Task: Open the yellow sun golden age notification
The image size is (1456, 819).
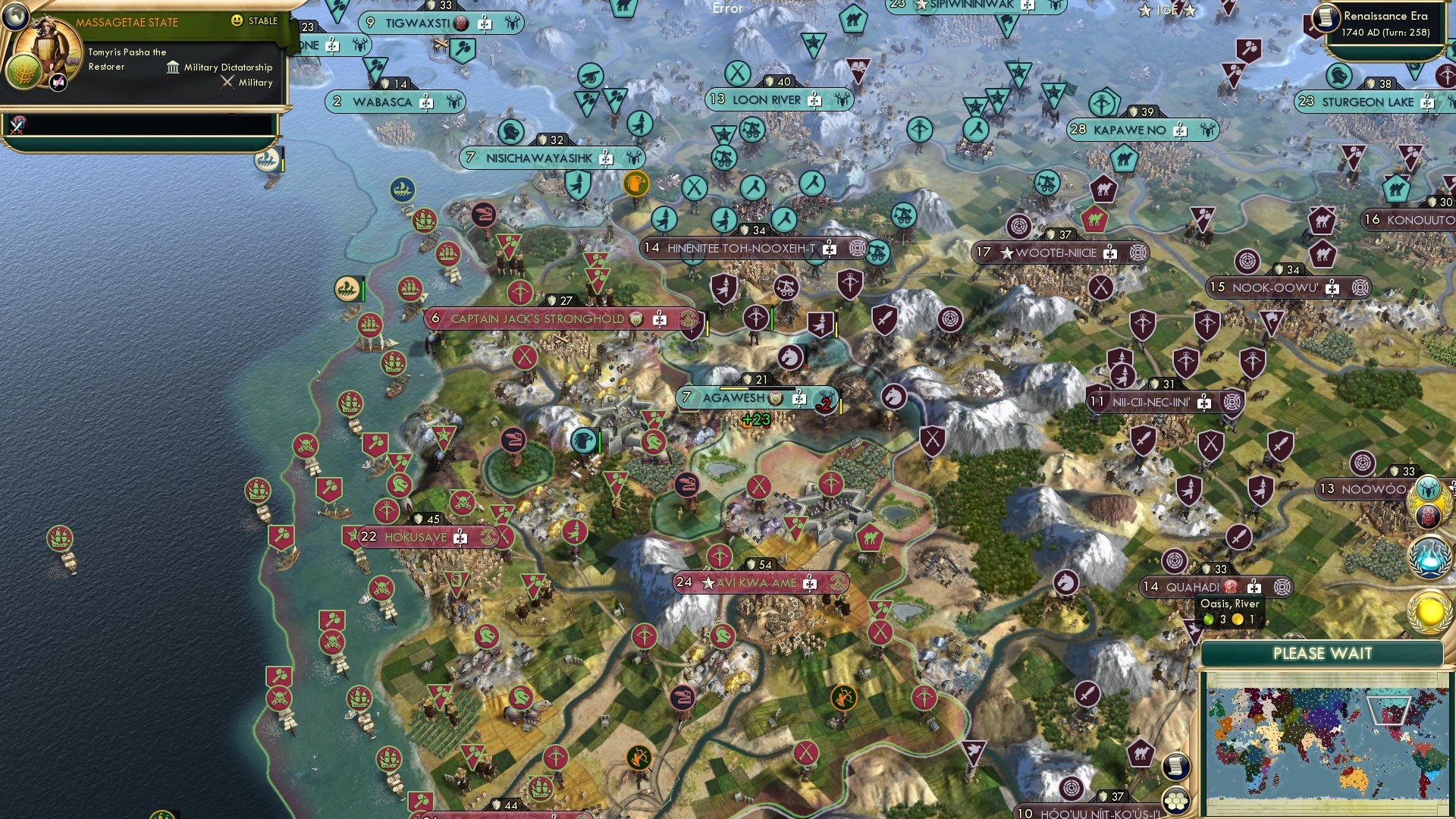Action: click(x=1429, y=611)
